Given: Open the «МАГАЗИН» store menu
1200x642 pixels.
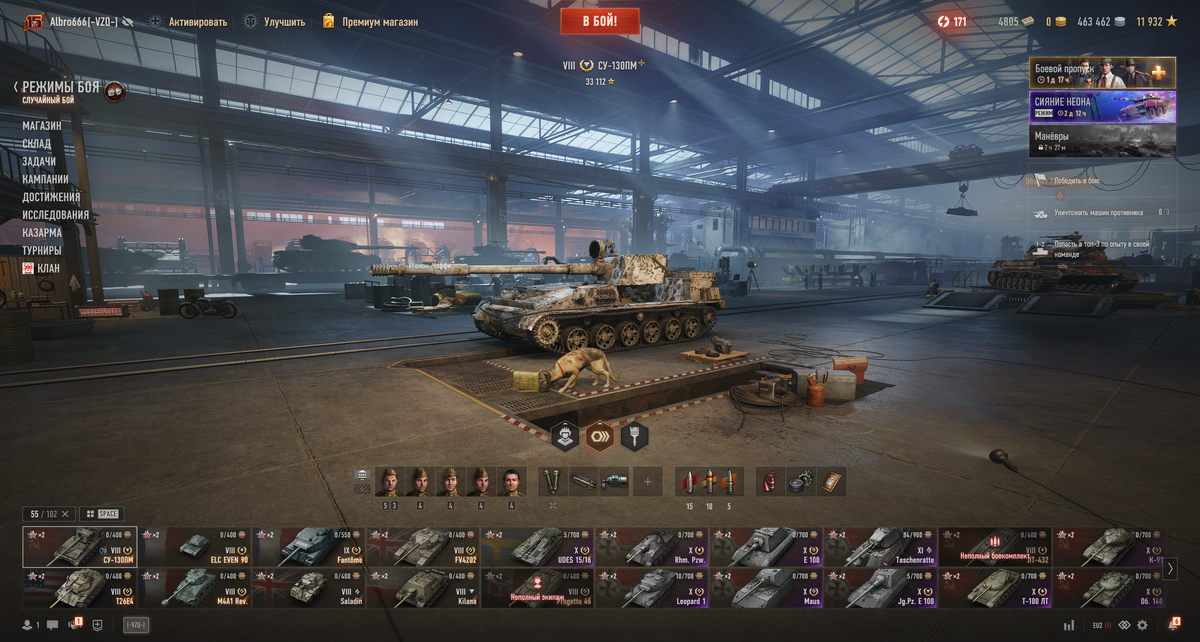Looking at the screenshot, I should [42, 126].
